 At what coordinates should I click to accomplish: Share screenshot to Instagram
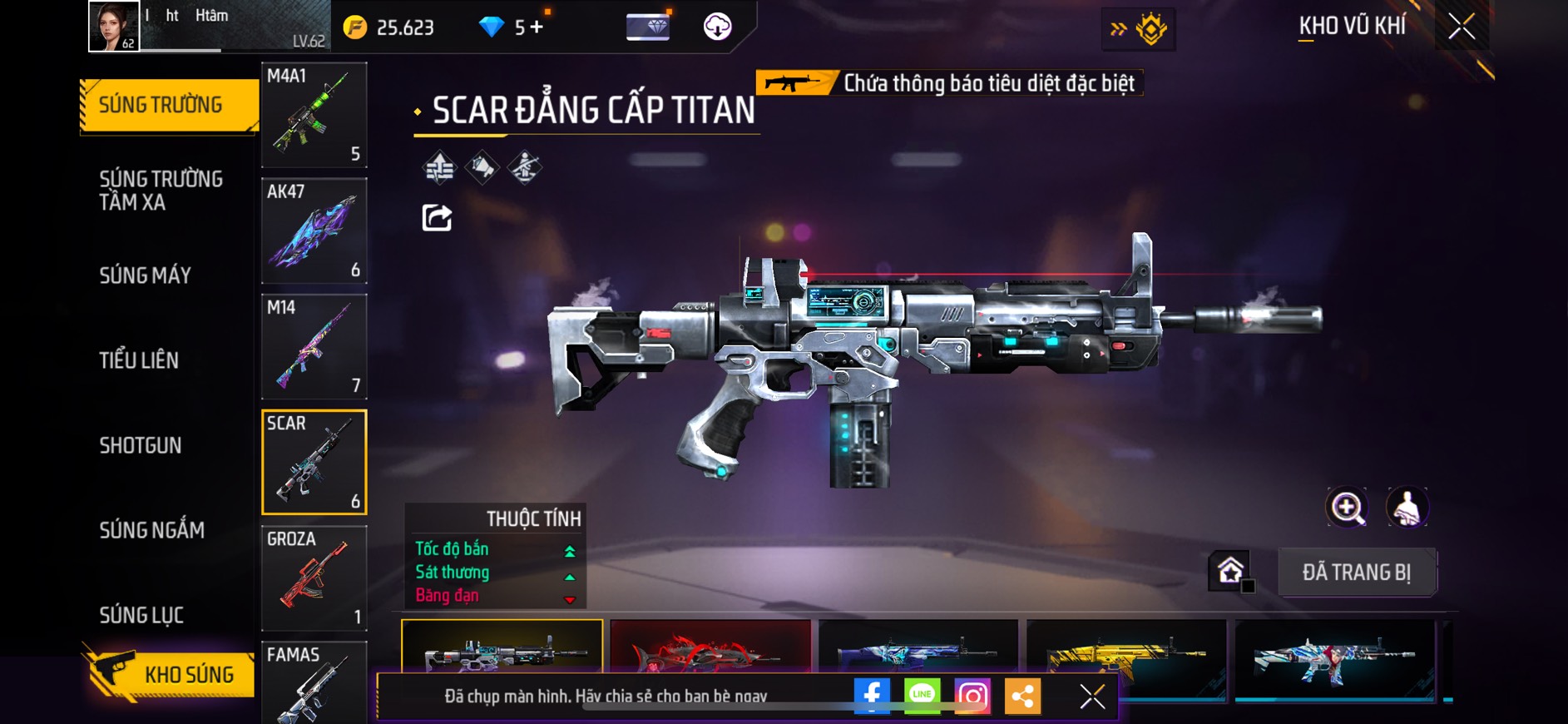point(972,696)
